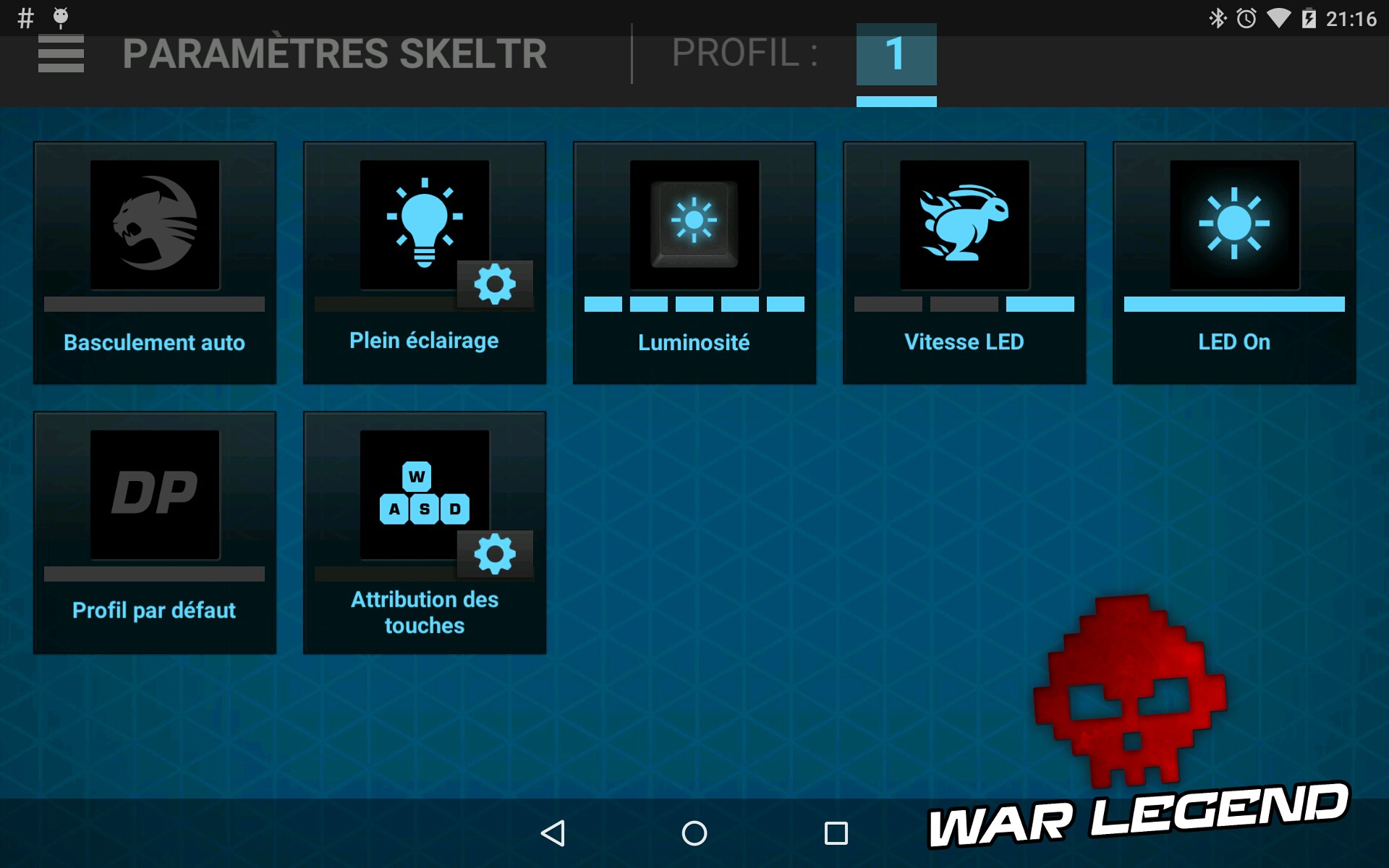Enable Basculement auto
Viewport: 1389px width, 868px height.
(154, 303)
